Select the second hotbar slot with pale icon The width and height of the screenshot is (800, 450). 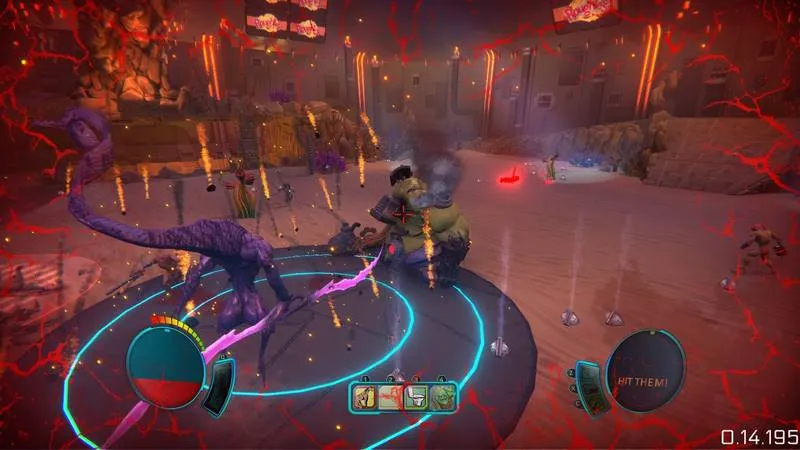coord(389,398)
